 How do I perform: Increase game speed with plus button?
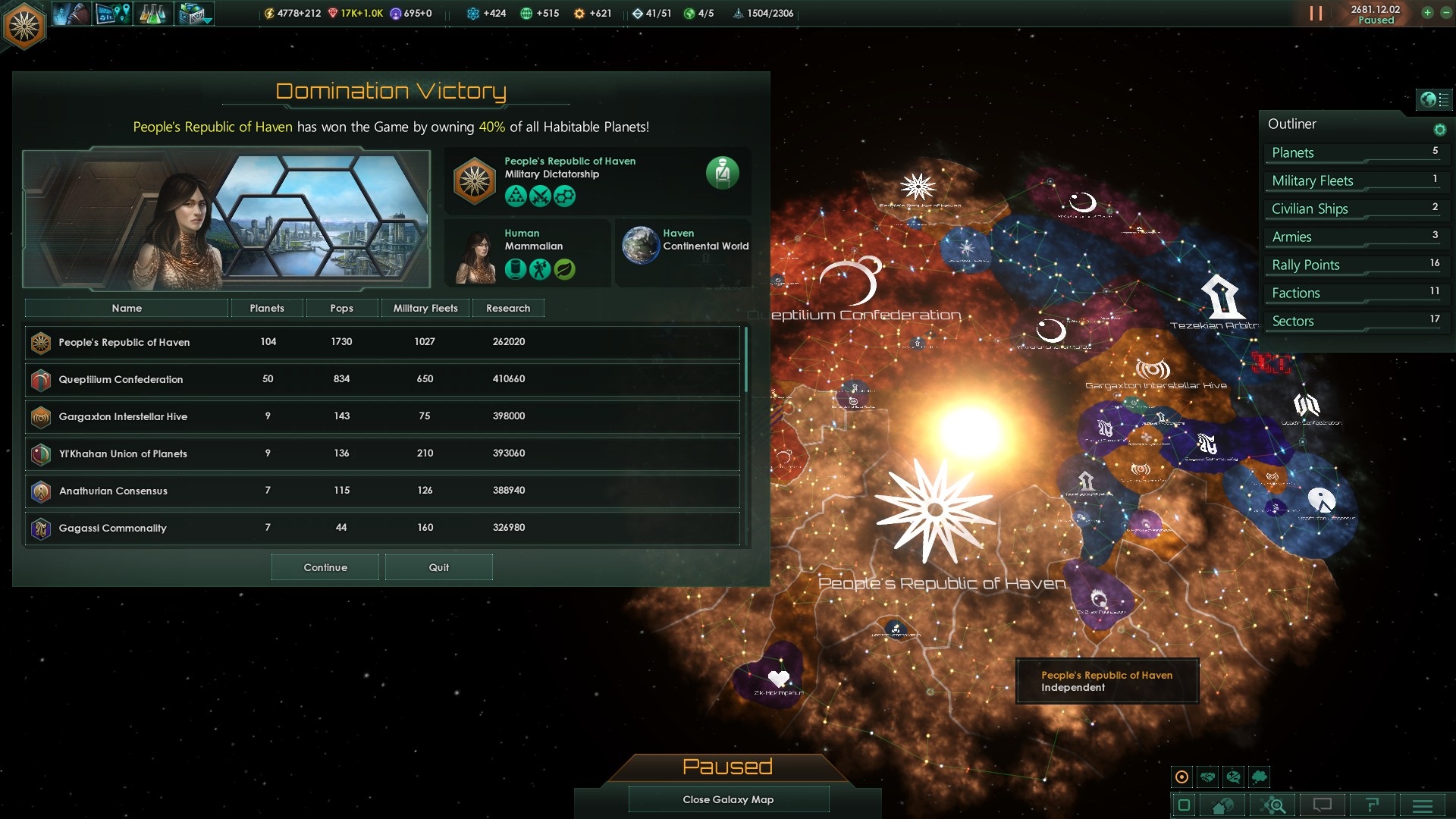1427,12
